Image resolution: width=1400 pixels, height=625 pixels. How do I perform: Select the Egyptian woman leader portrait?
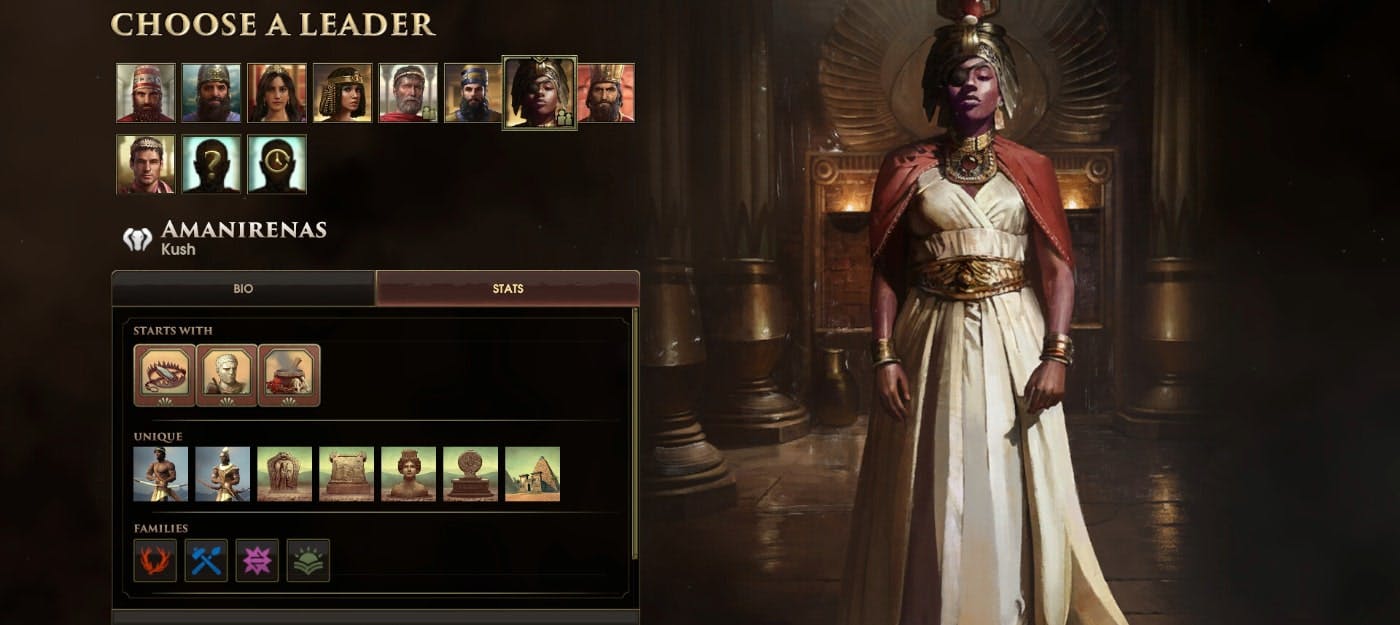click(x=342, y=93)
